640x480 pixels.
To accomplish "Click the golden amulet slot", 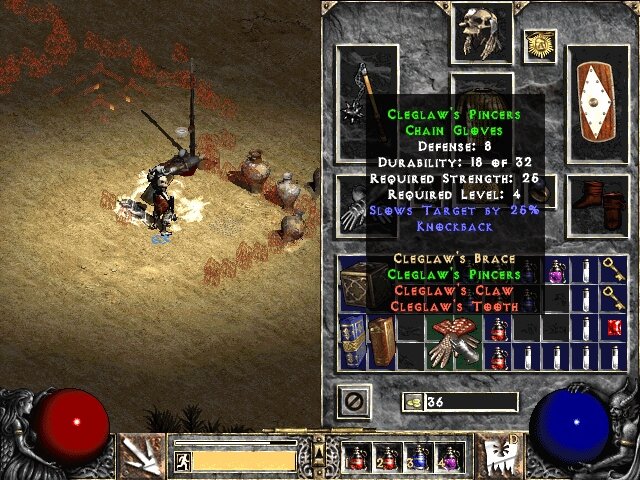I will click(540, 45).
